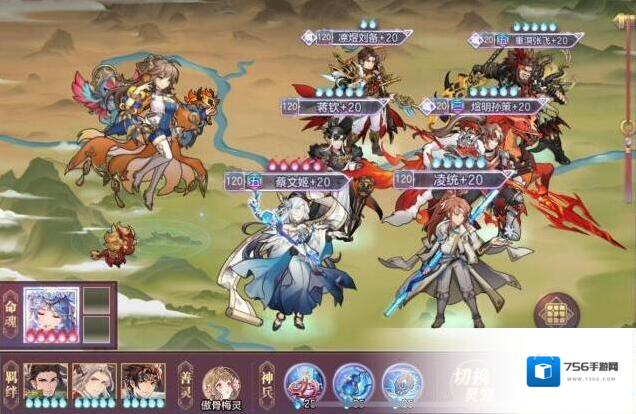Select hero 重渊张飞 name plate
The height and width of the screenshot is (414, 636).
click(528, 40)
